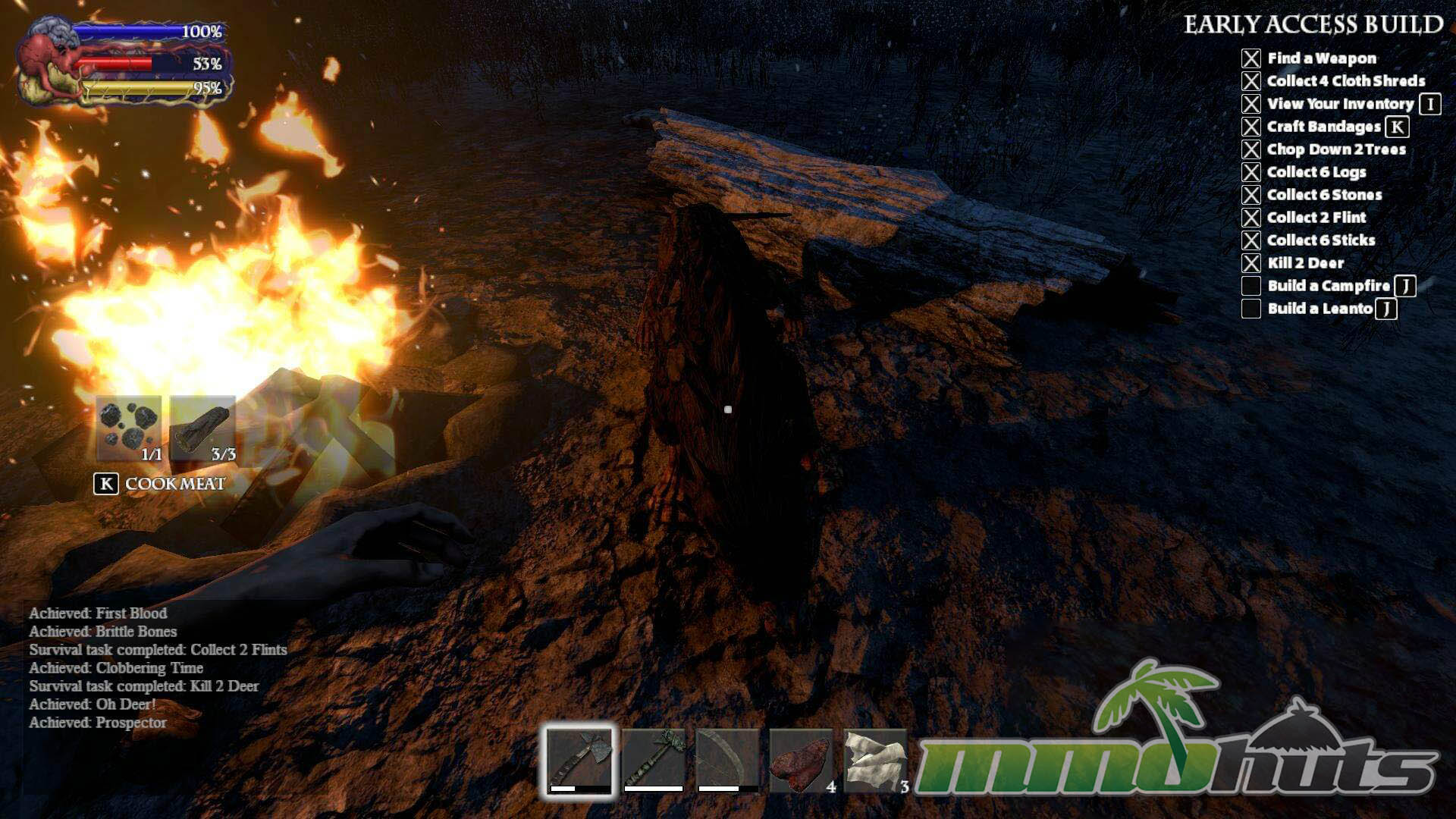Select the Build a Leanto objective
Image resolution: width=1456 pixels, height=819 pixels.
[1319, 309]
